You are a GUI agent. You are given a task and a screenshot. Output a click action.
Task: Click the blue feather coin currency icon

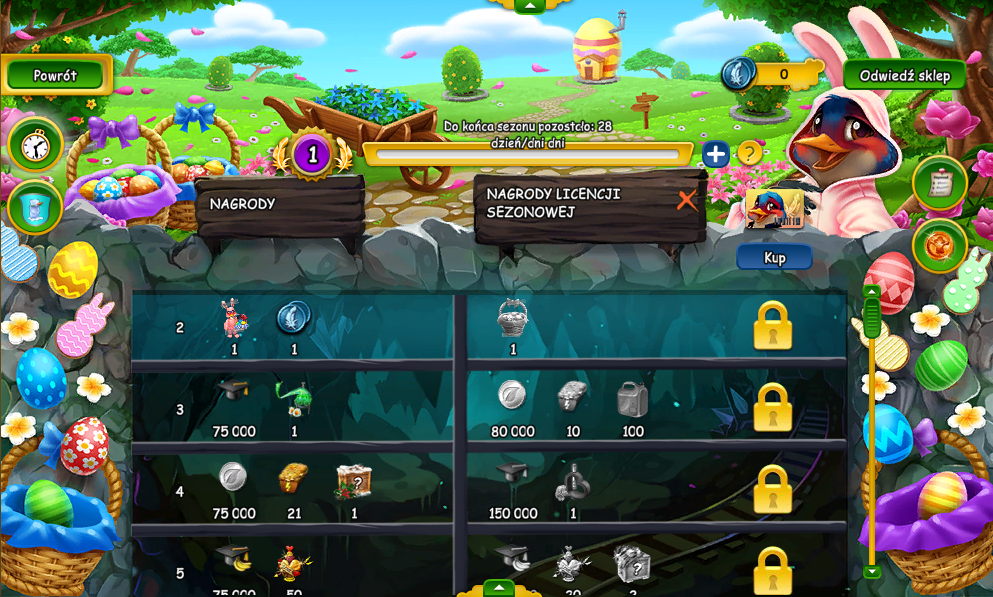point(739,74)
